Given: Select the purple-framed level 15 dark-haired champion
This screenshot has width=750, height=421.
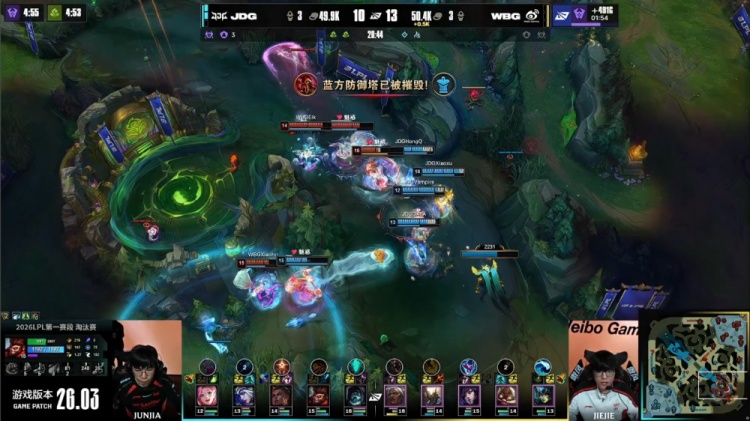Looking at the screenshot, I should (469, 394).
